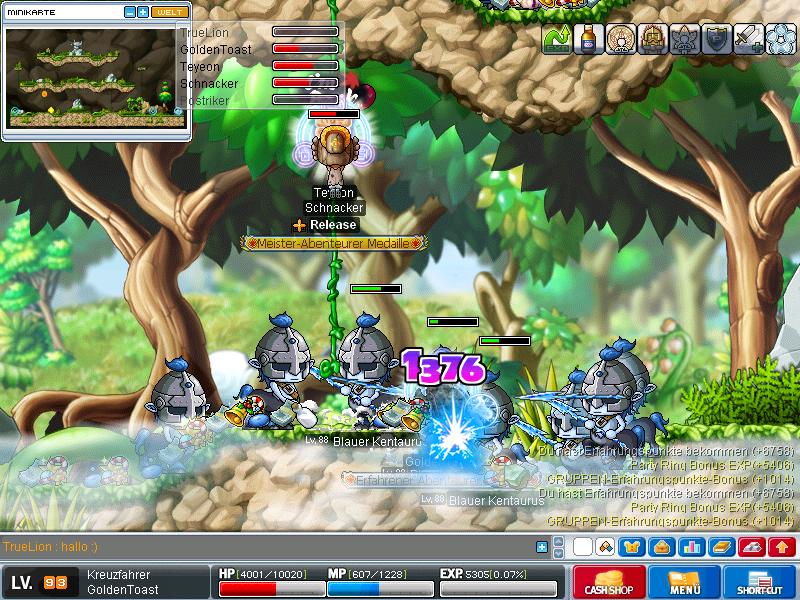Click the sword with plus buff icon
The width and height of the screenshot is (800, 600).
tap(748, 38)
